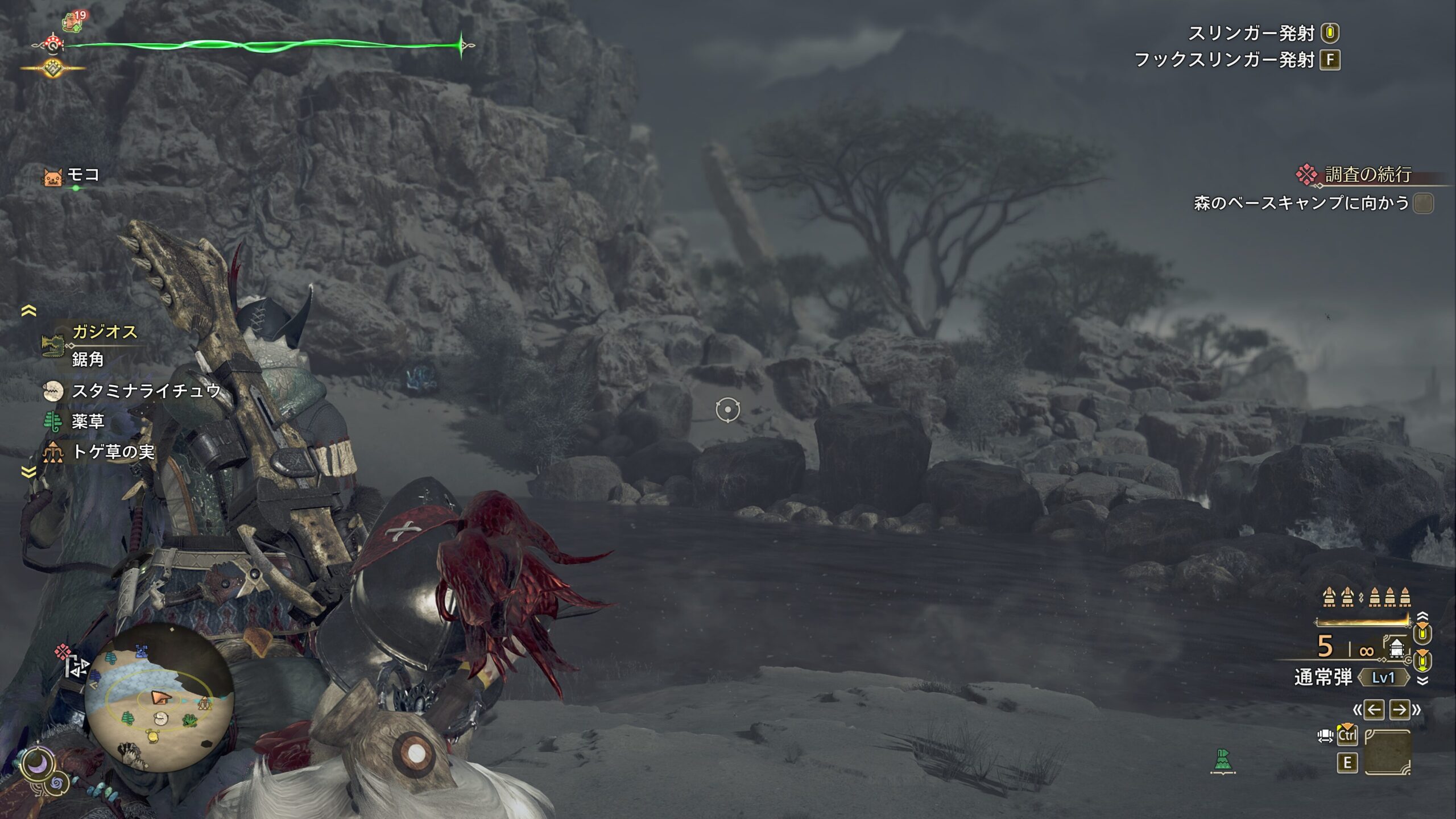Select the 薬草 herb entry
This screenshot has width=1456, height=819.
tap(88, 421)
